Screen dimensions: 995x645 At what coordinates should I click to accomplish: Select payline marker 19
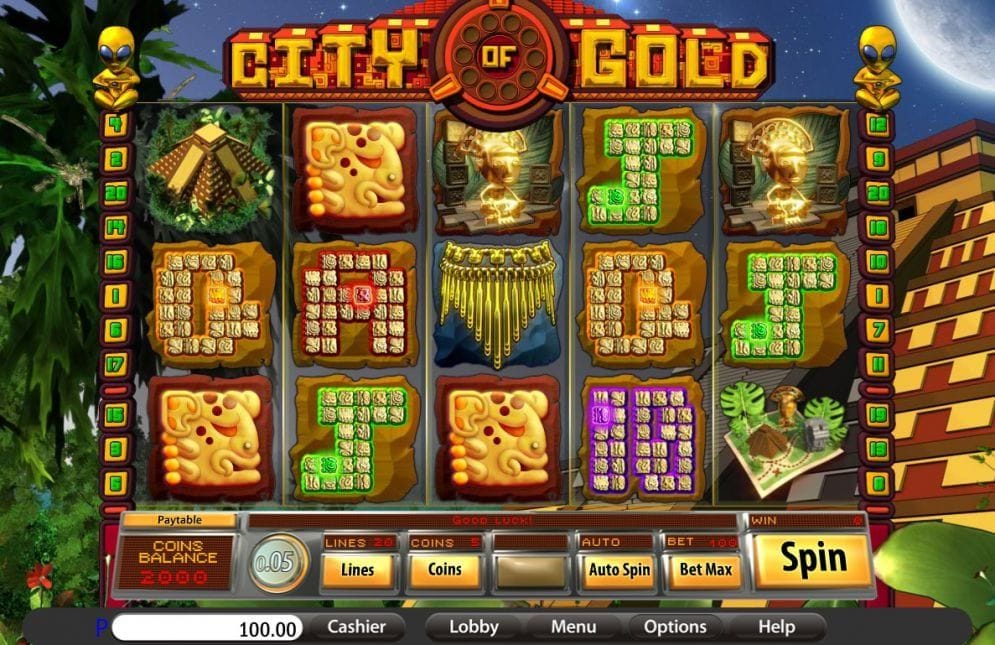(x=878, y=413)
